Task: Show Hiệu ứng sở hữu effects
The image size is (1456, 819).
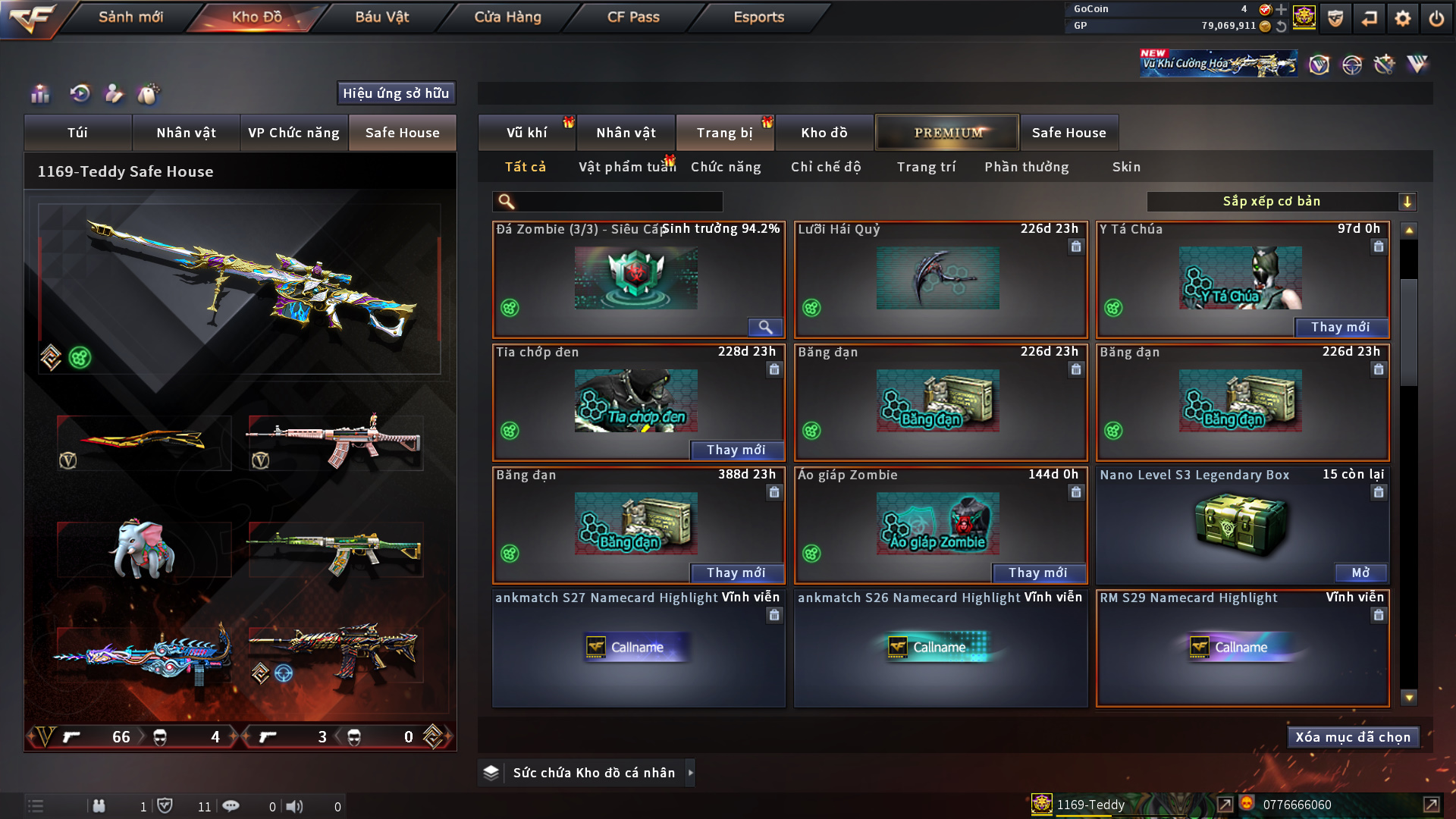Action: click(396, 93)
